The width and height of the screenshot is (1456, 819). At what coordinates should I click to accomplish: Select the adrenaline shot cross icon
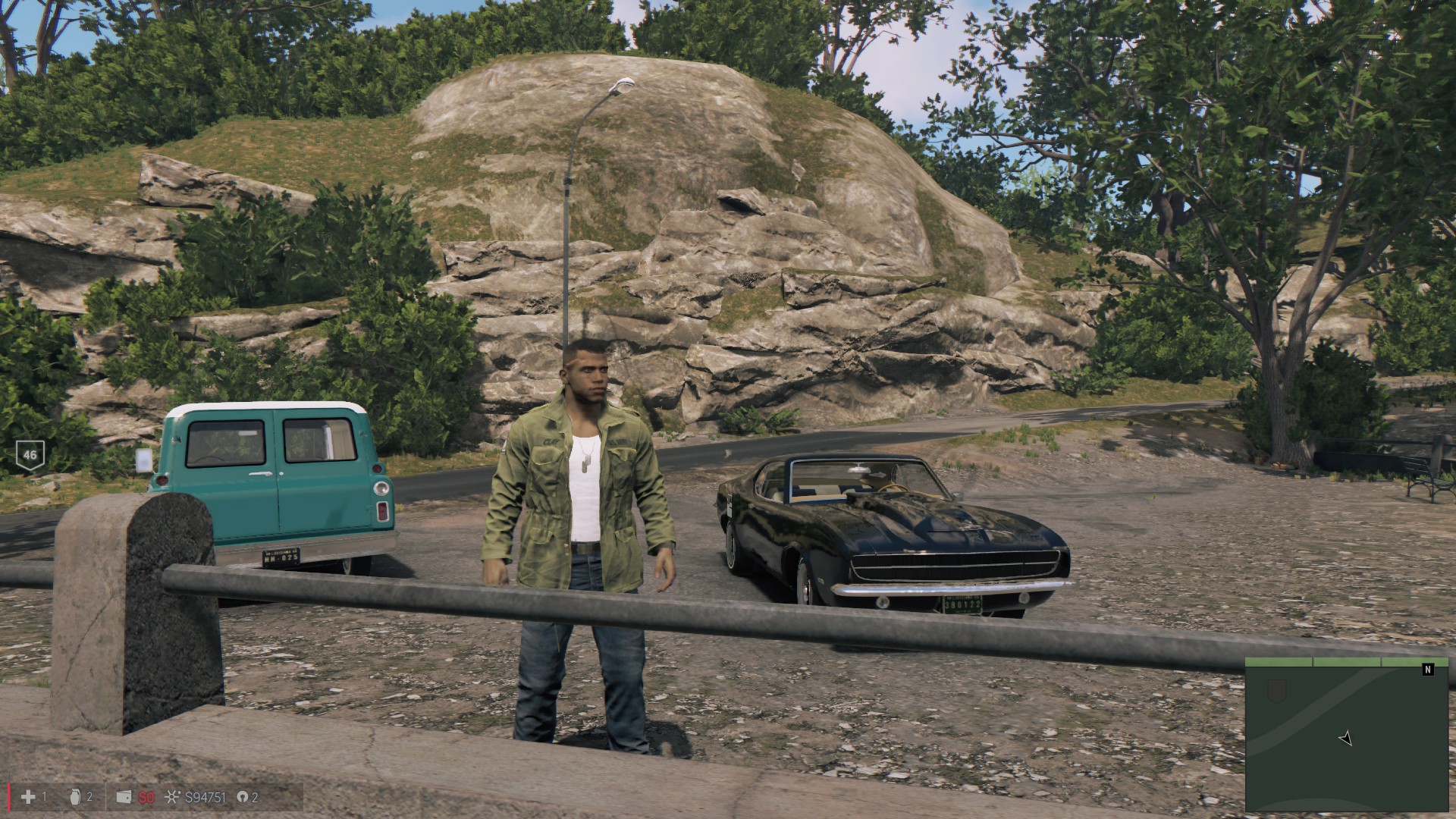[28, 797]
